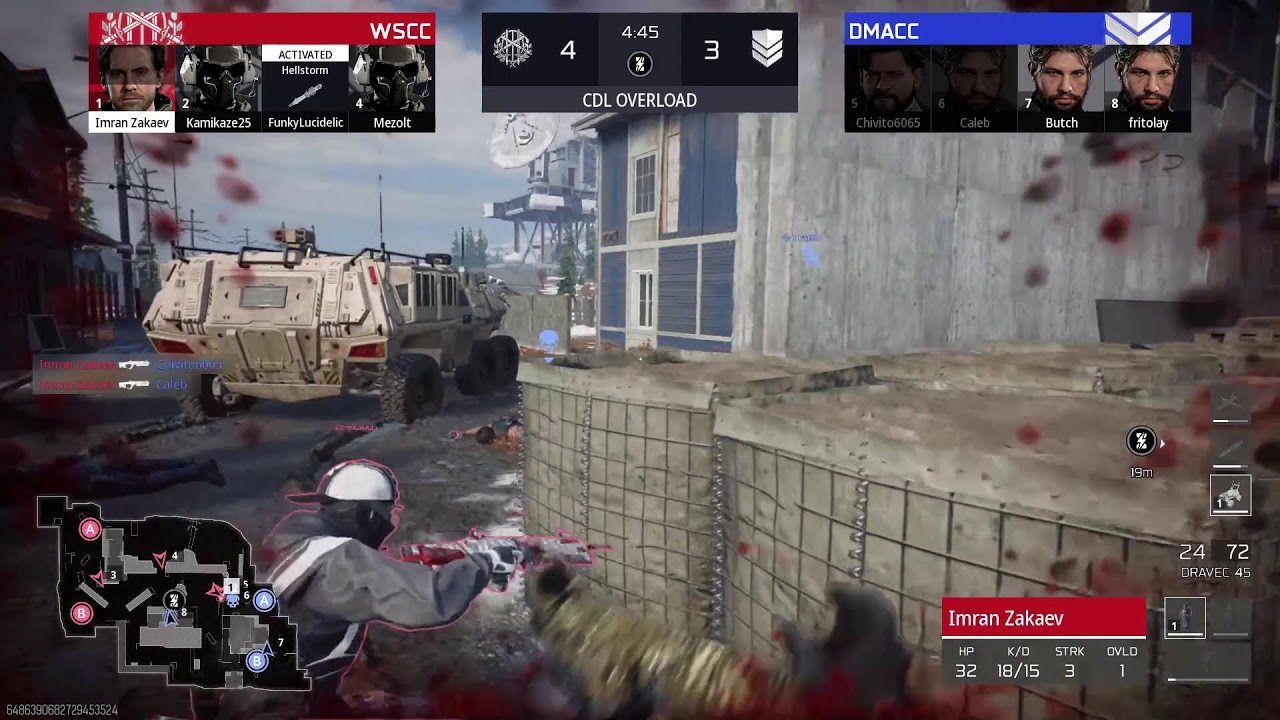Screen dimensions: 1280x720
Task: Click the Overload device icon under the timer
Action: (640, 65)
